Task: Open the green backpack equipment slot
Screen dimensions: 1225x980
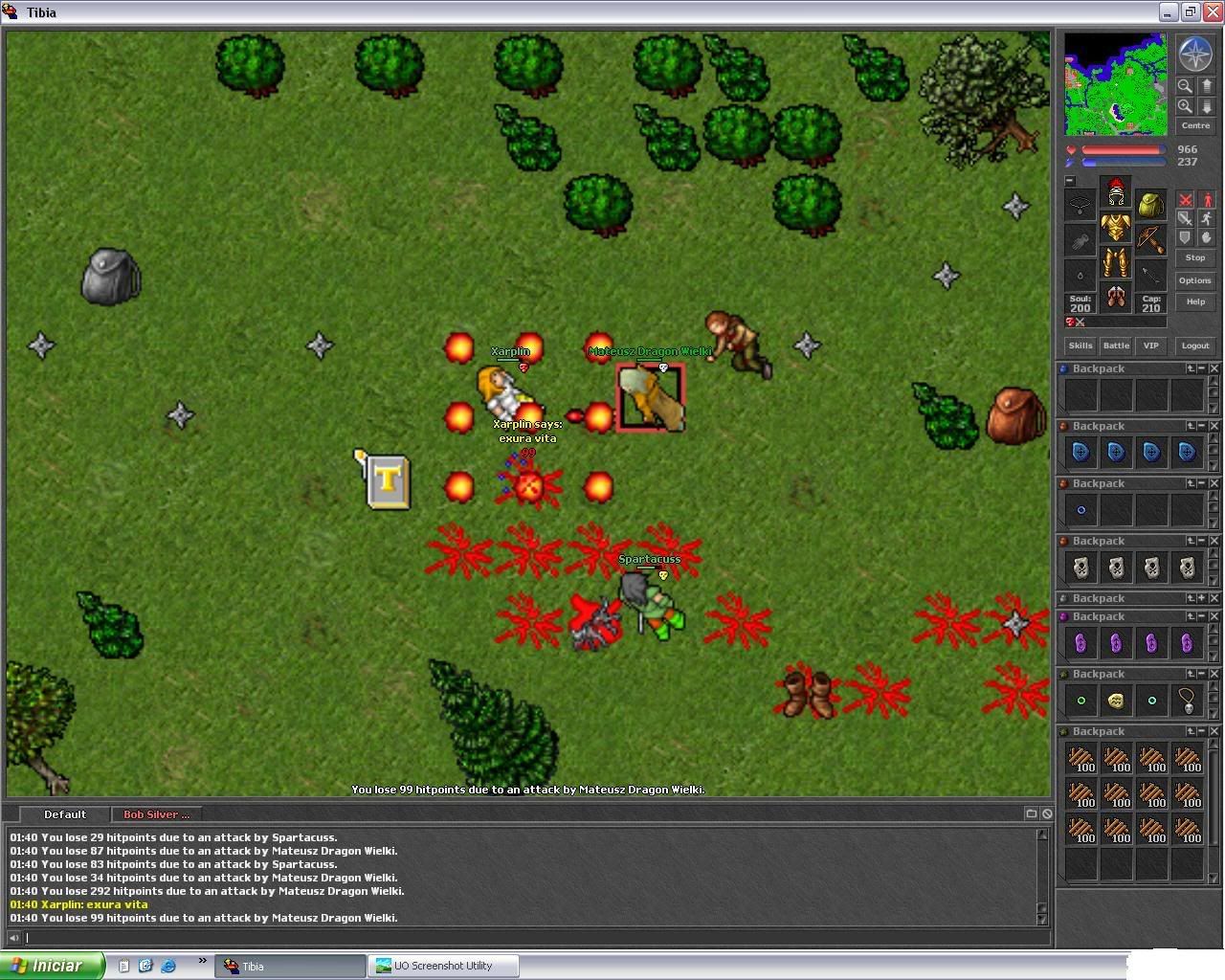Action: tap(1150, 204)
